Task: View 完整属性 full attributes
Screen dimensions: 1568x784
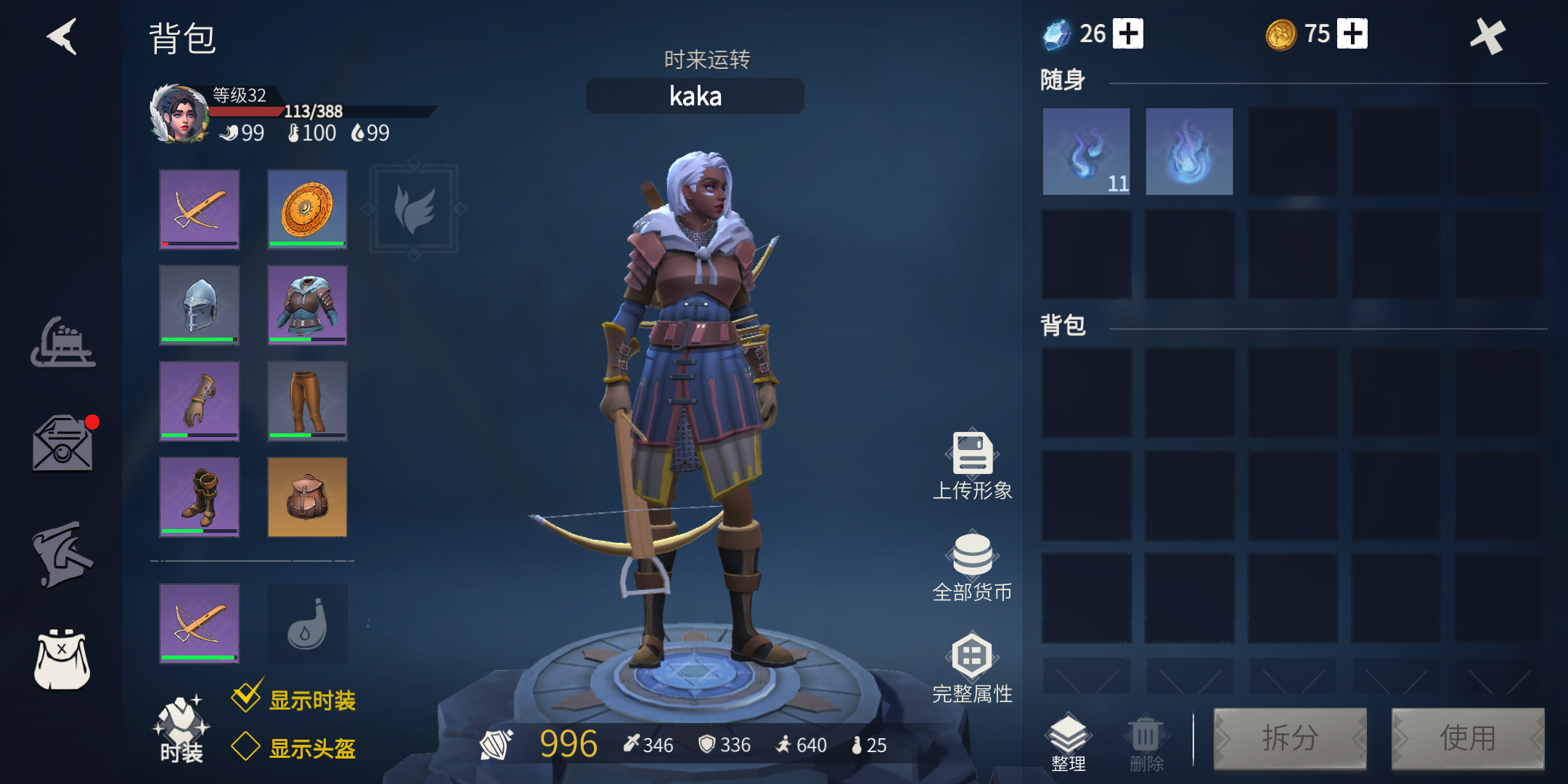Action: tap(972, 668)
